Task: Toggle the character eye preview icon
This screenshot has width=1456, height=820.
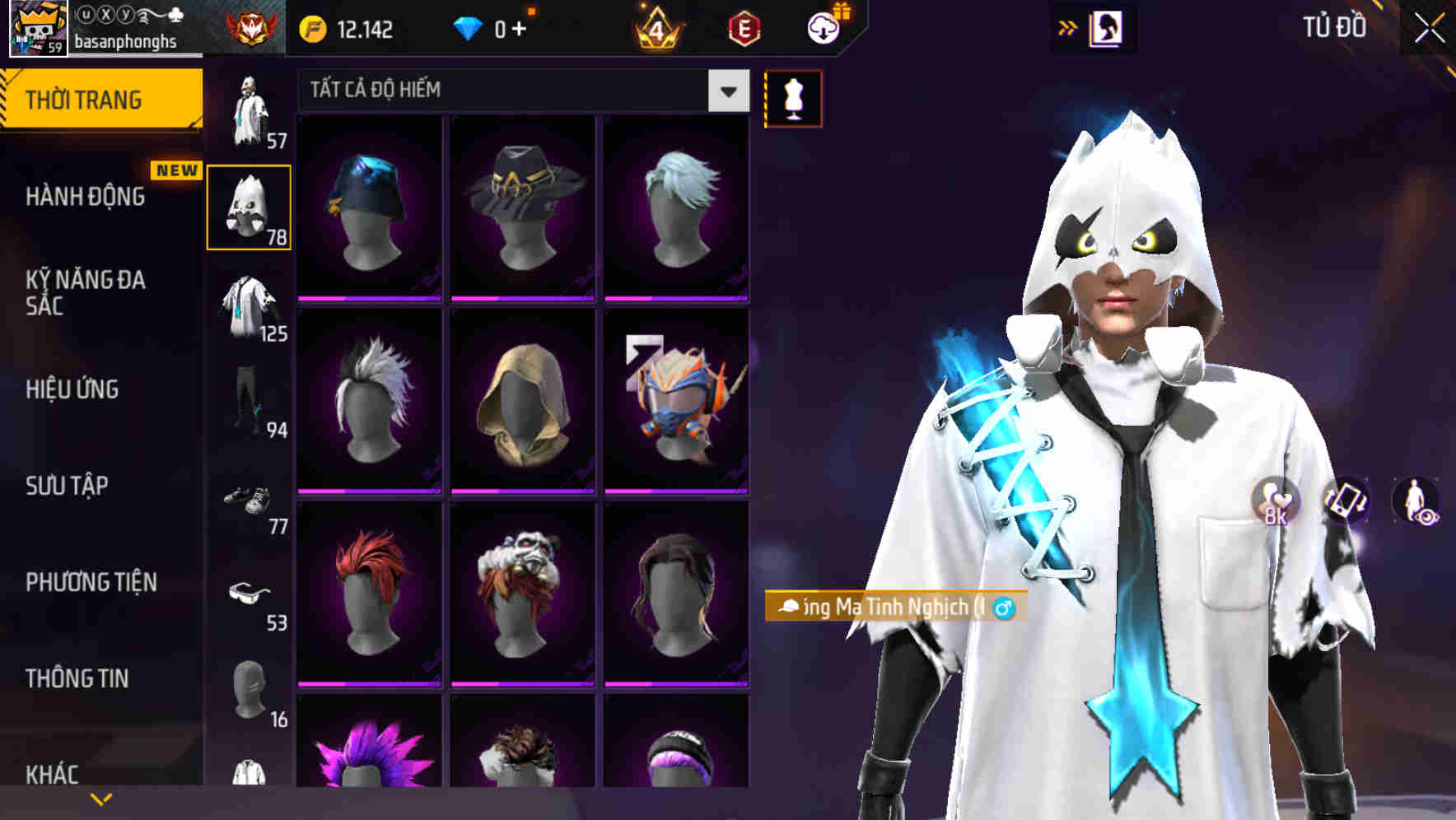Action: pos(1418,502)
